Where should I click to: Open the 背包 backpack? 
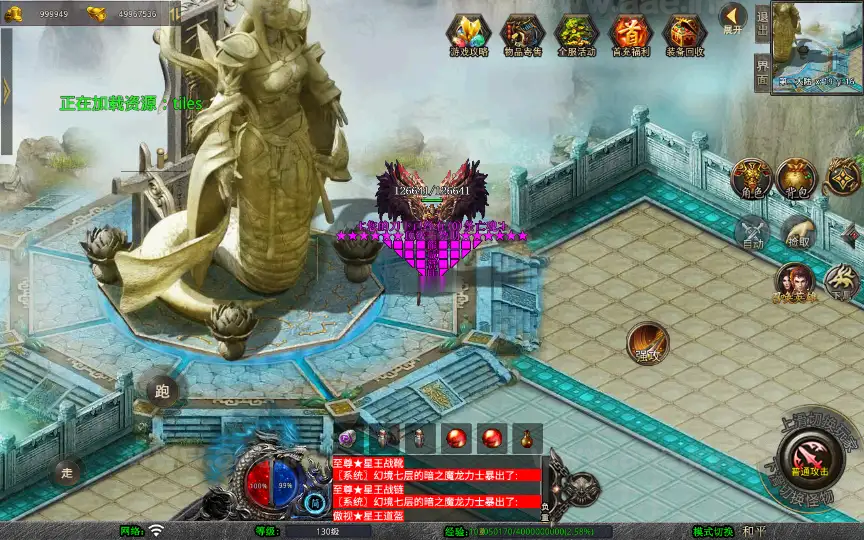(797, 178)
